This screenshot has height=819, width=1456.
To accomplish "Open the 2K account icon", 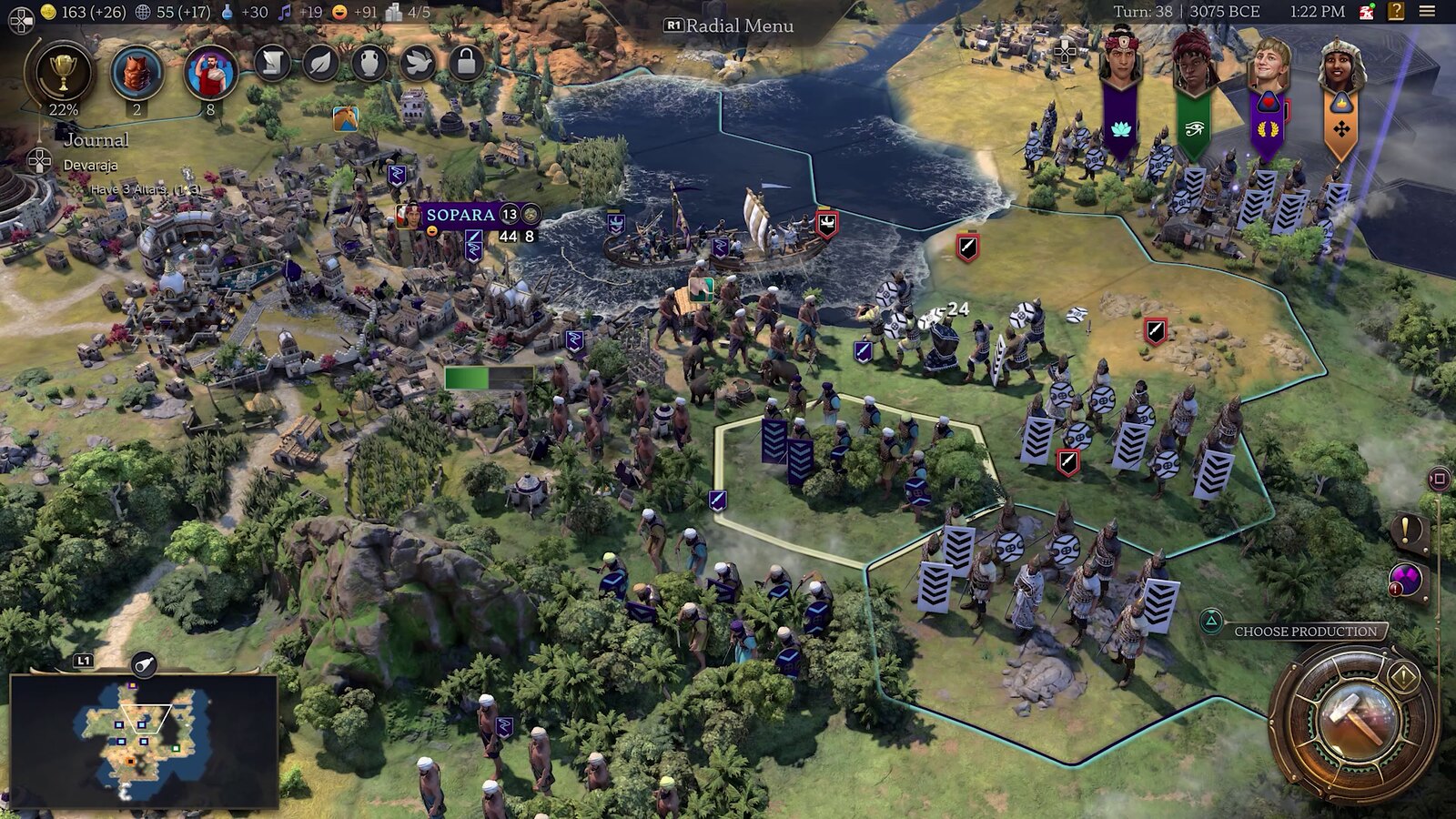I will point(1367,12).
